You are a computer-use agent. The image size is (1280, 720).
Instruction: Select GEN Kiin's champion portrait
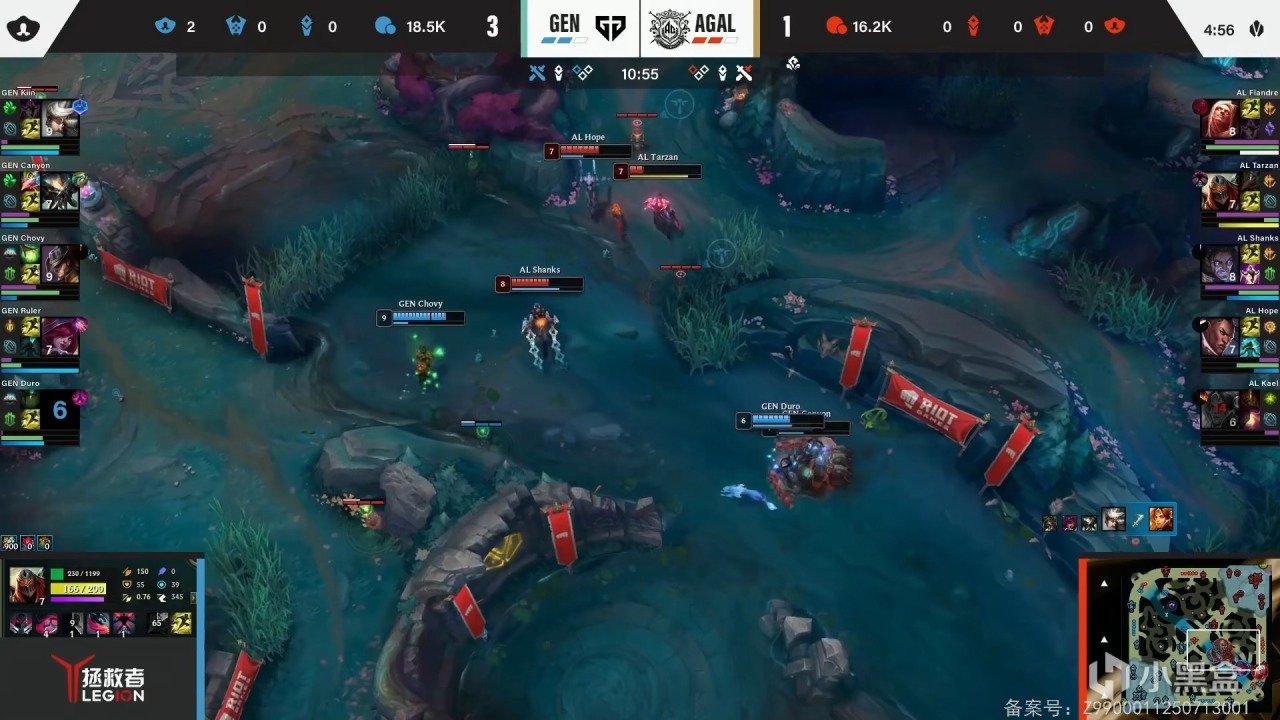click(x=60, y=119)
